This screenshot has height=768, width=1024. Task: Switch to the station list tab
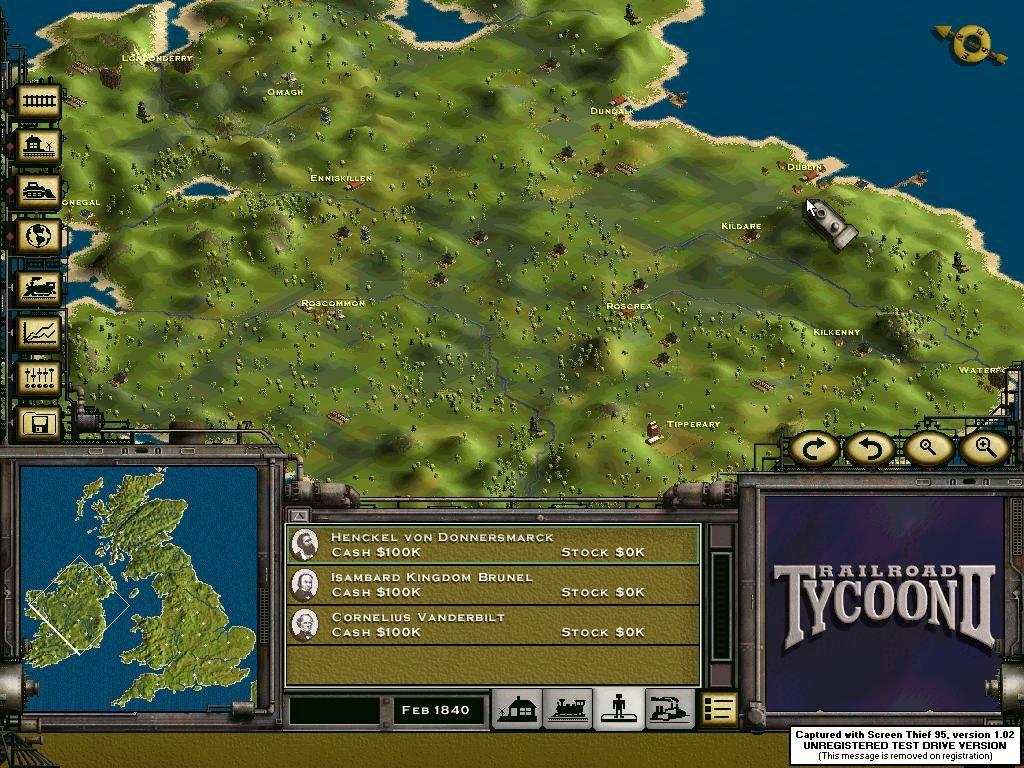(518, 709)
